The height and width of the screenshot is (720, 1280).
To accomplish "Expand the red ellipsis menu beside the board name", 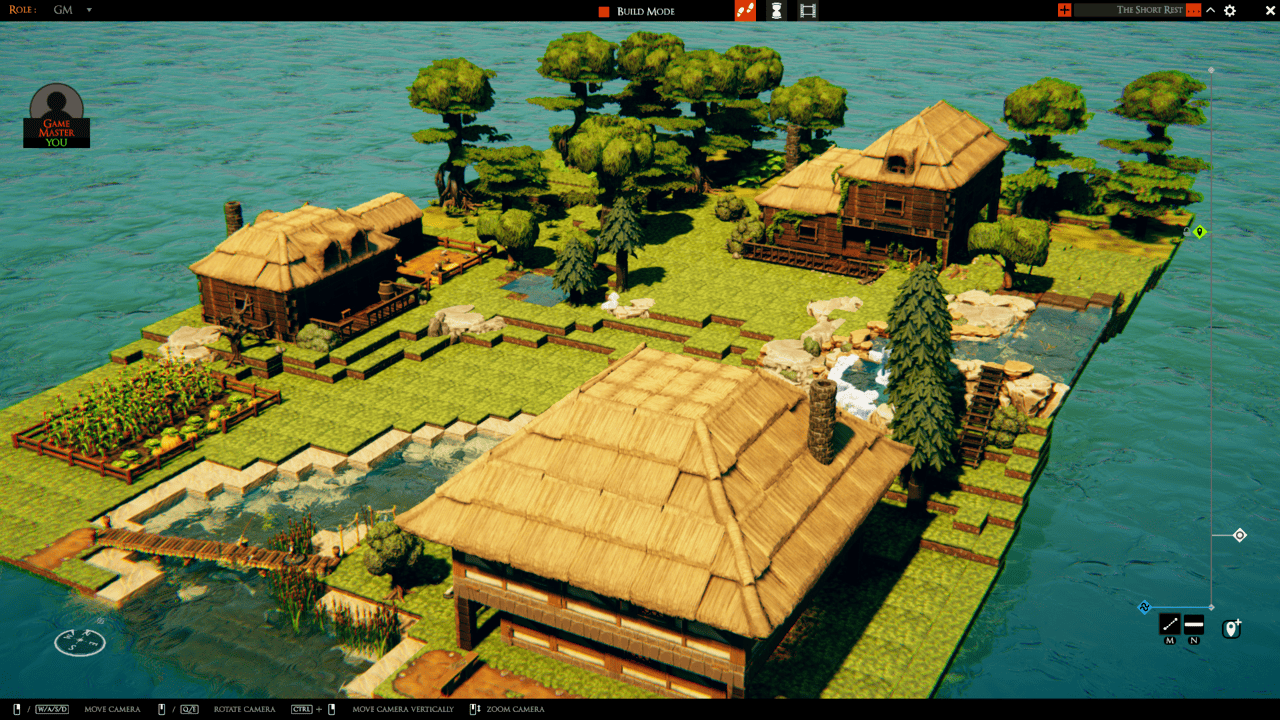I will point(1193,9).
